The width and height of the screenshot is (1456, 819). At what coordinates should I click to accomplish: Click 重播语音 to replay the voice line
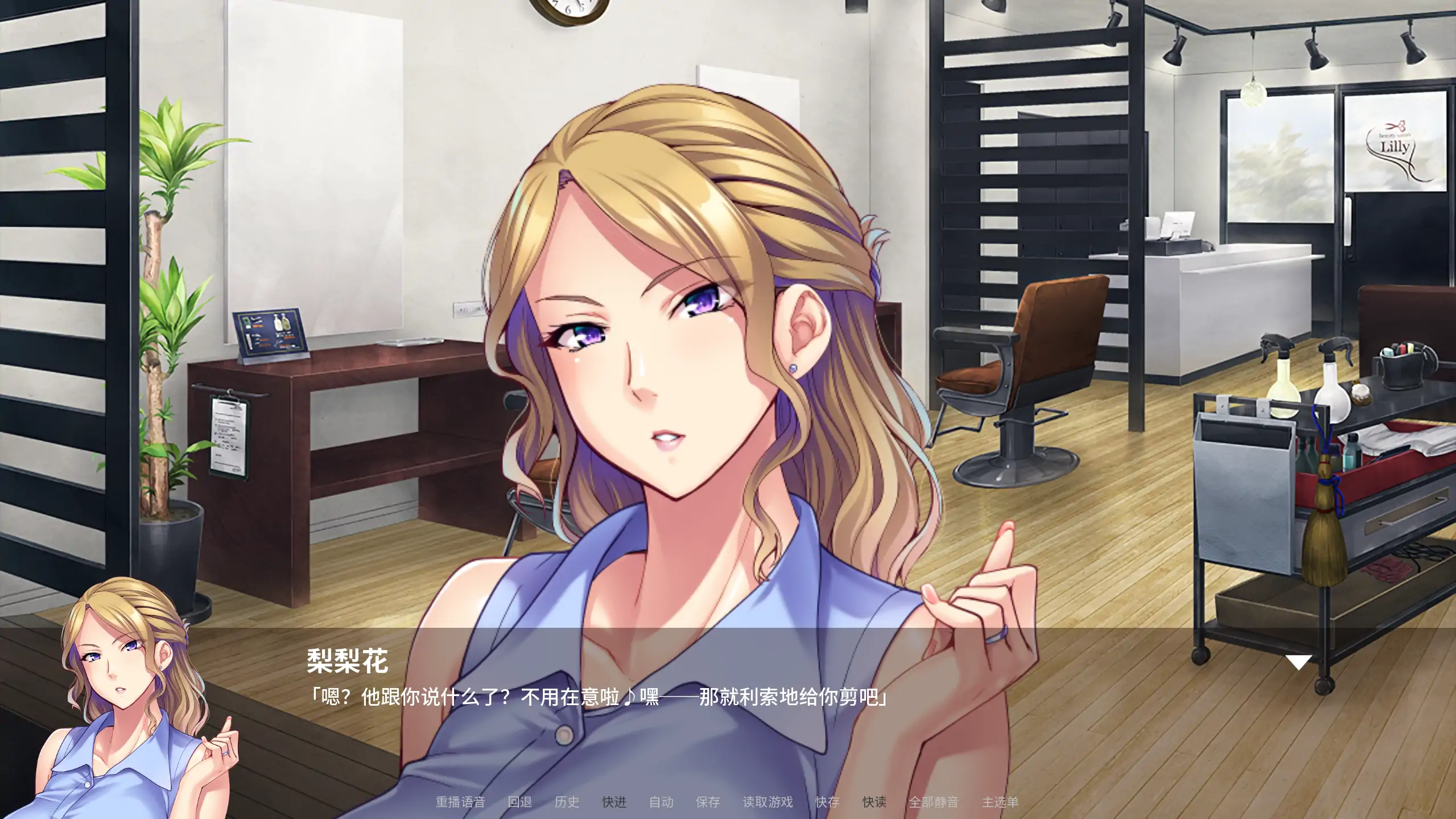point(460,802)
